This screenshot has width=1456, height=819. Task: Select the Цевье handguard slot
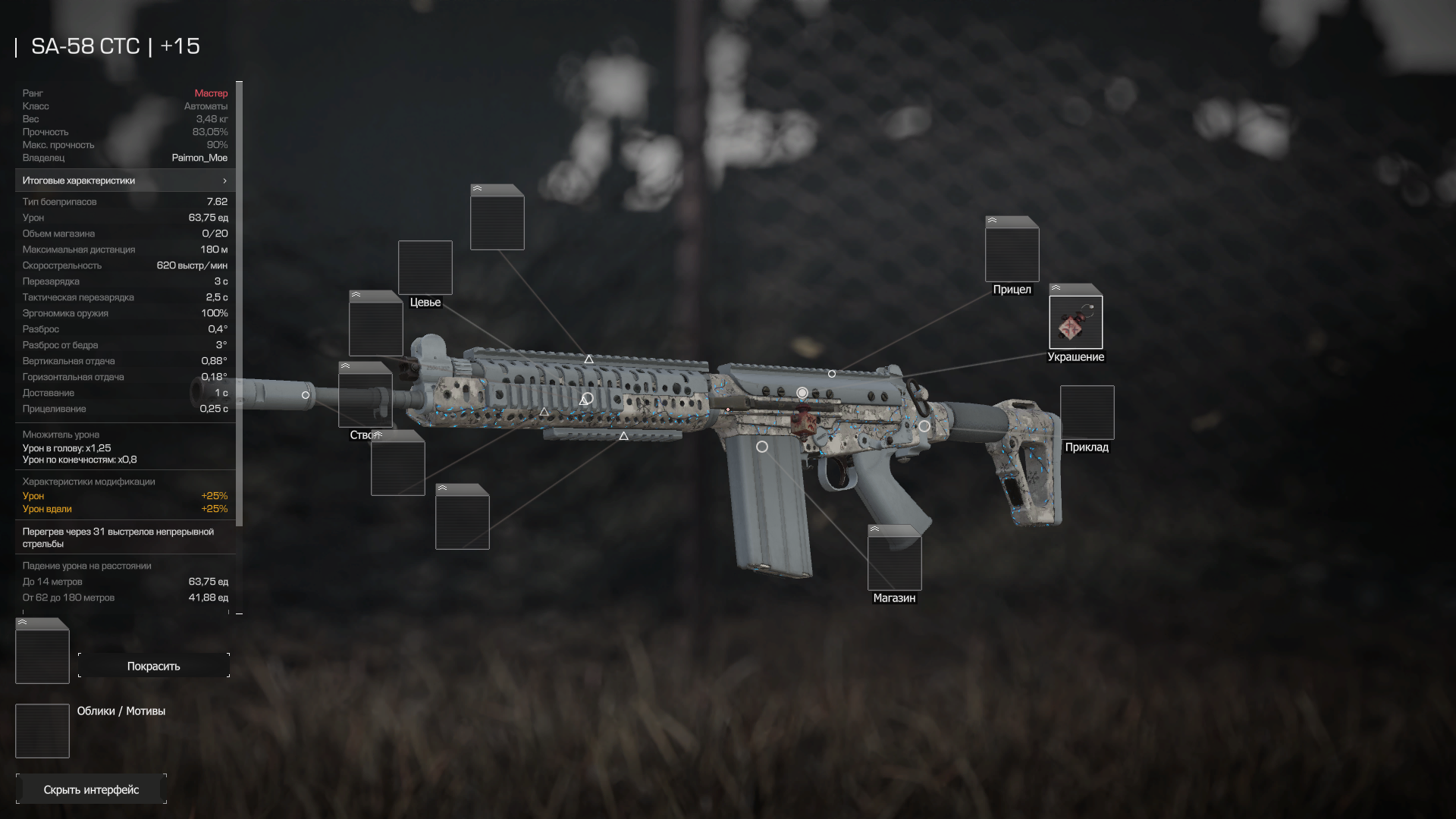coord(425,268)
